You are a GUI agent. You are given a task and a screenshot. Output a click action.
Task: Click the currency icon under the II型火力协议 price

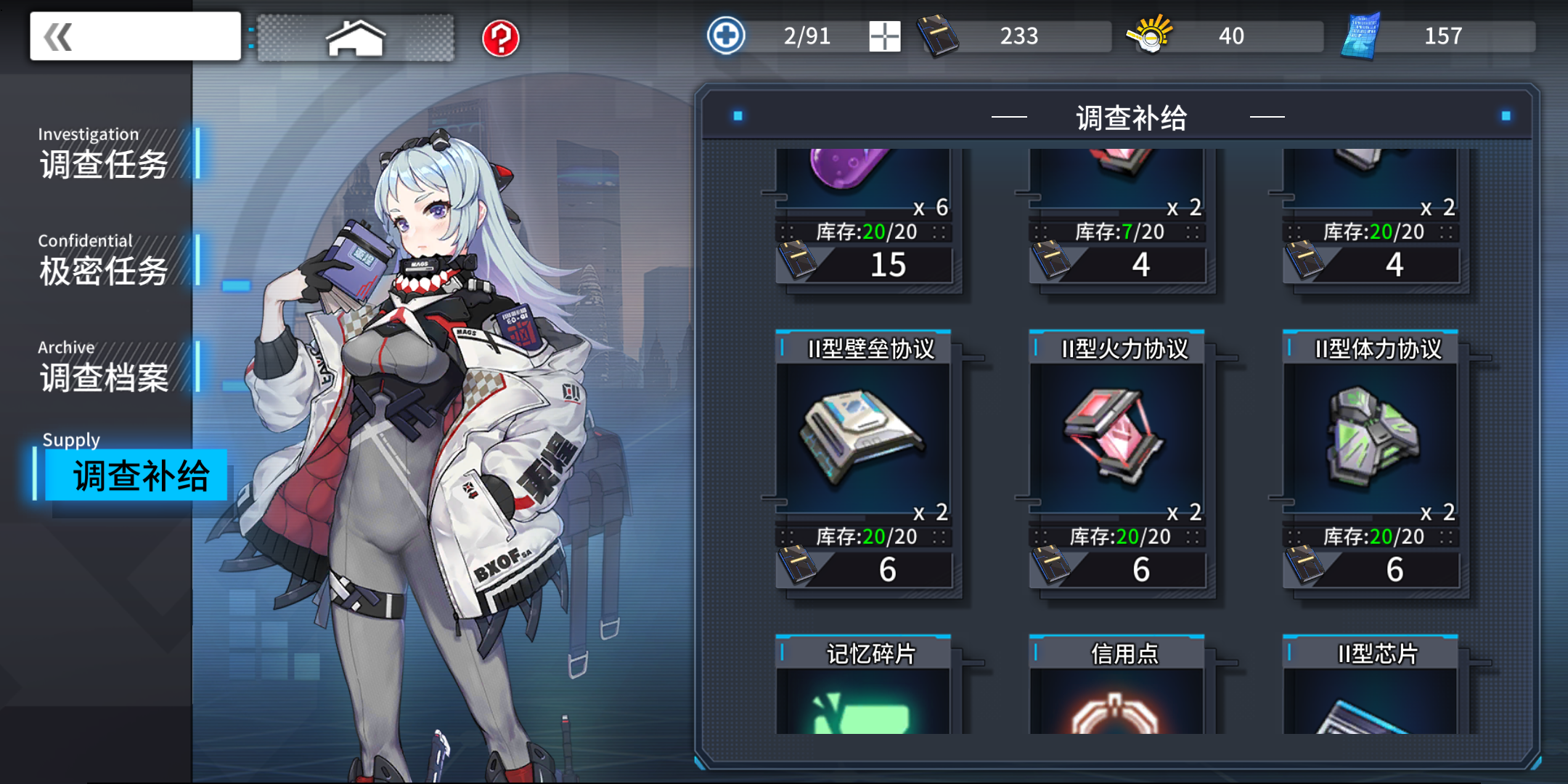click(1050, 567)
